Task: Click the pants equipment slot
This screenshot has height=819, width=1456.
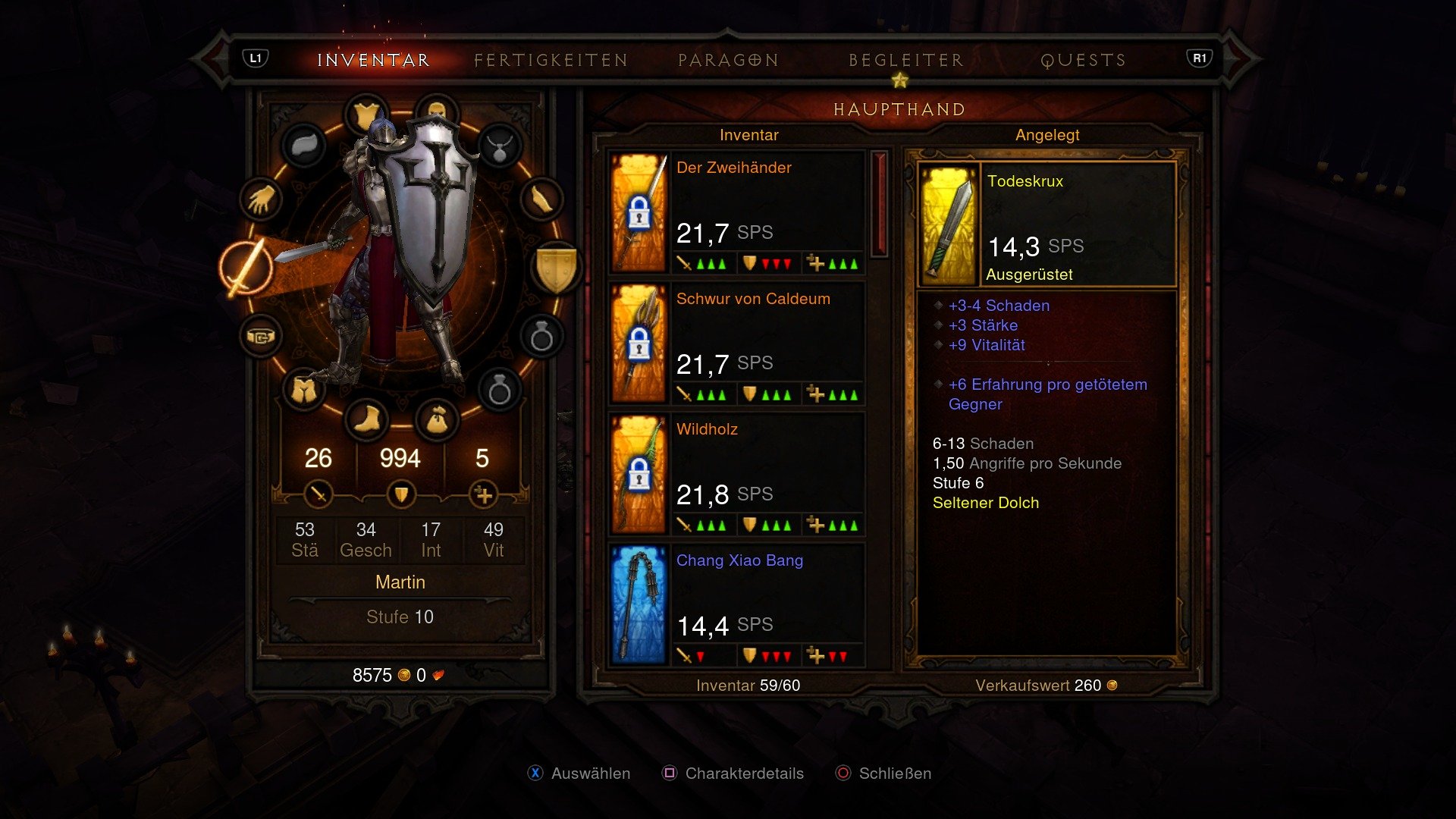Action: pos(305,389)
